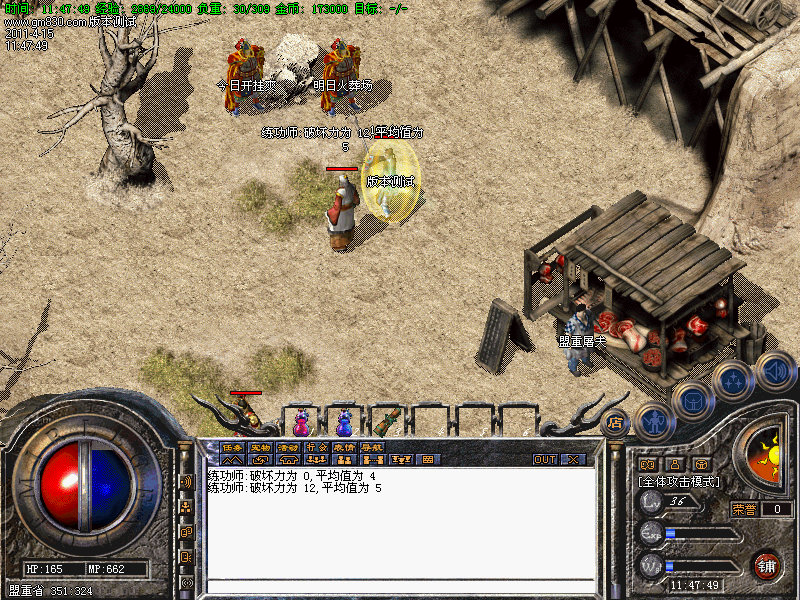Toggle sound with the speaker button
The image size is (800, 600).
tap(774, 370)
